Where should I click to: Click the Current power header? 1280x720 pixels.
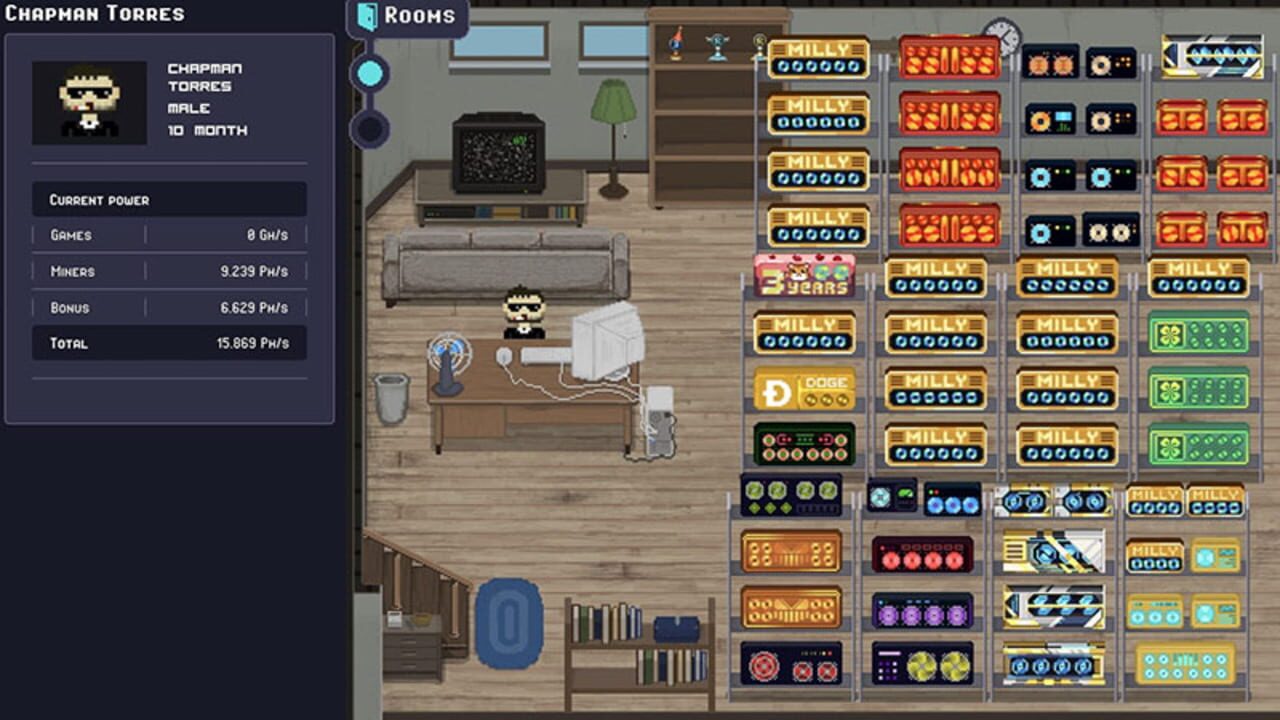[169, 200]
